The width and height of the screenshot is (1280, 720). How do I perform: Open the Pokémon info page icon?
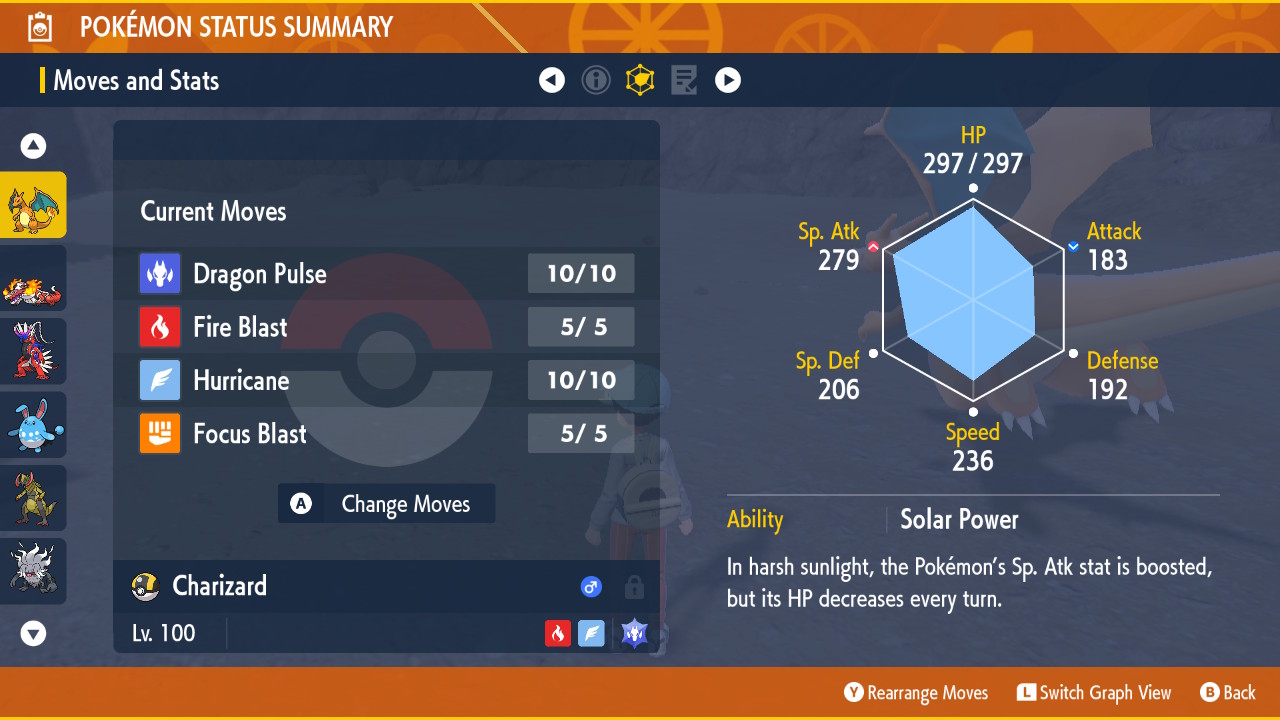[x=596, y=80]
